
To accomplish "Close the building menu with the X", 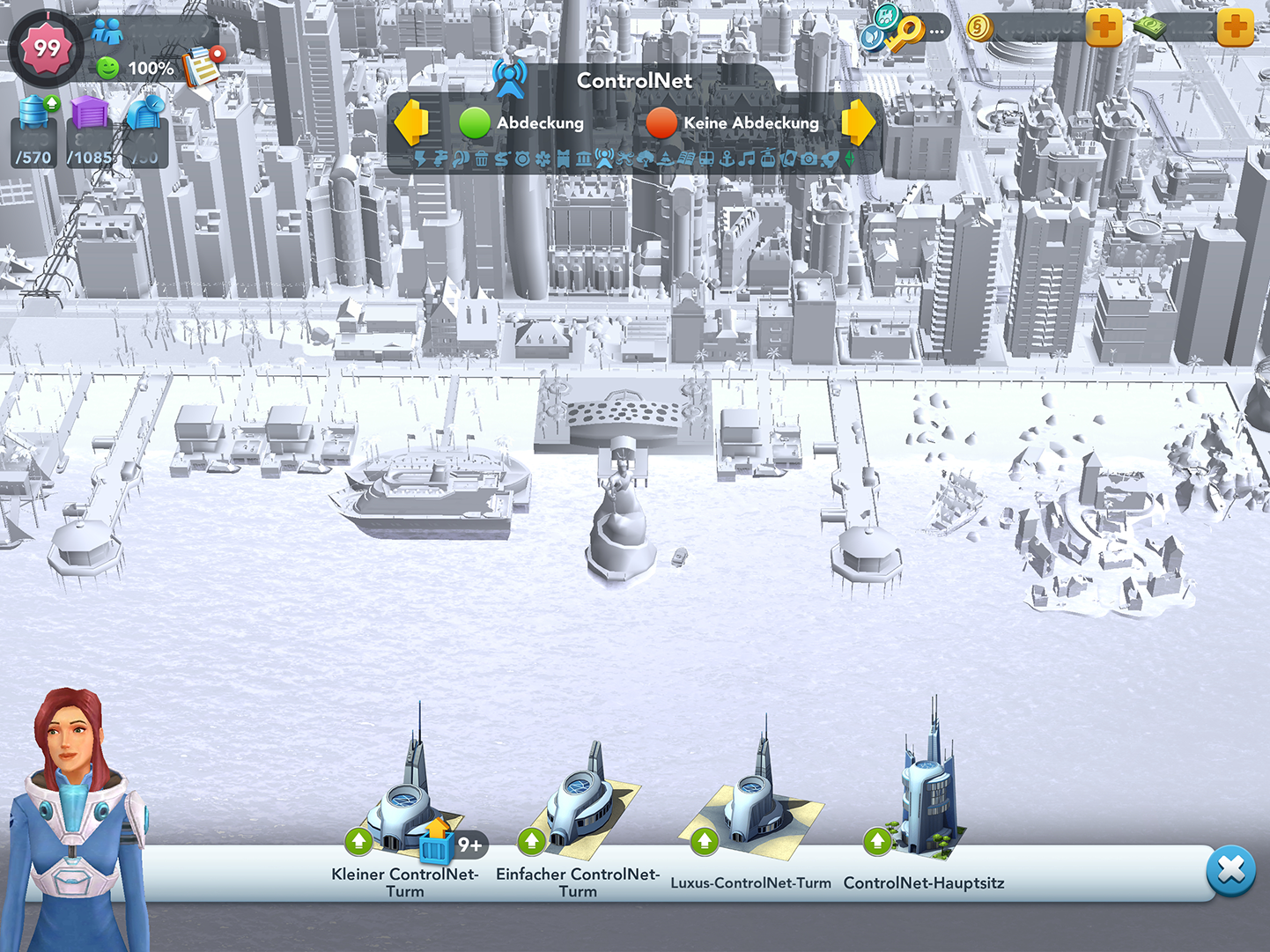I will coord(1230,870).
